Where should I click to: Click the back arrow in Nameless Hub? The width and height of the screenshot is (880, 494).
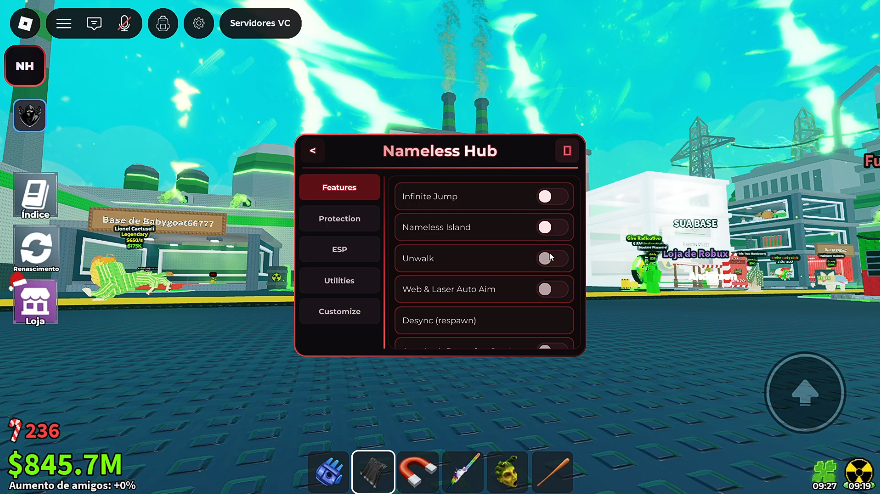(x=313, y=151)
